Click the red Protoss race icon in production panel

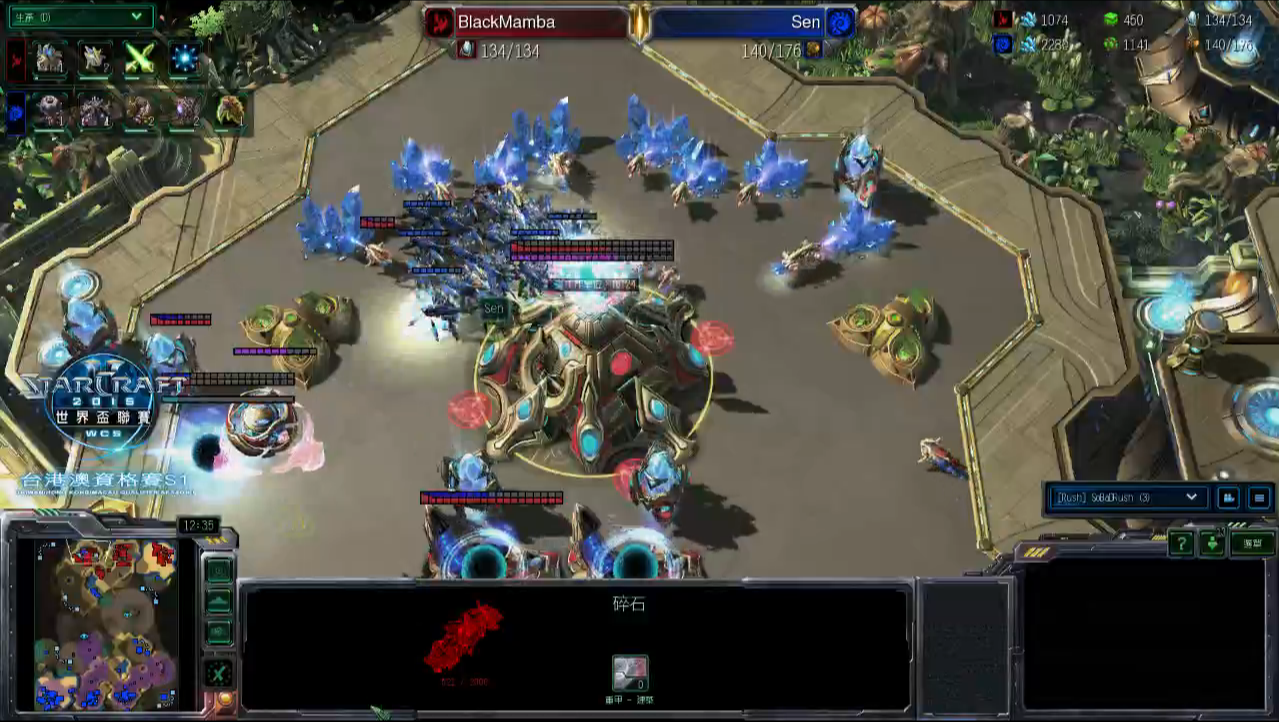[x=16, y=60]
